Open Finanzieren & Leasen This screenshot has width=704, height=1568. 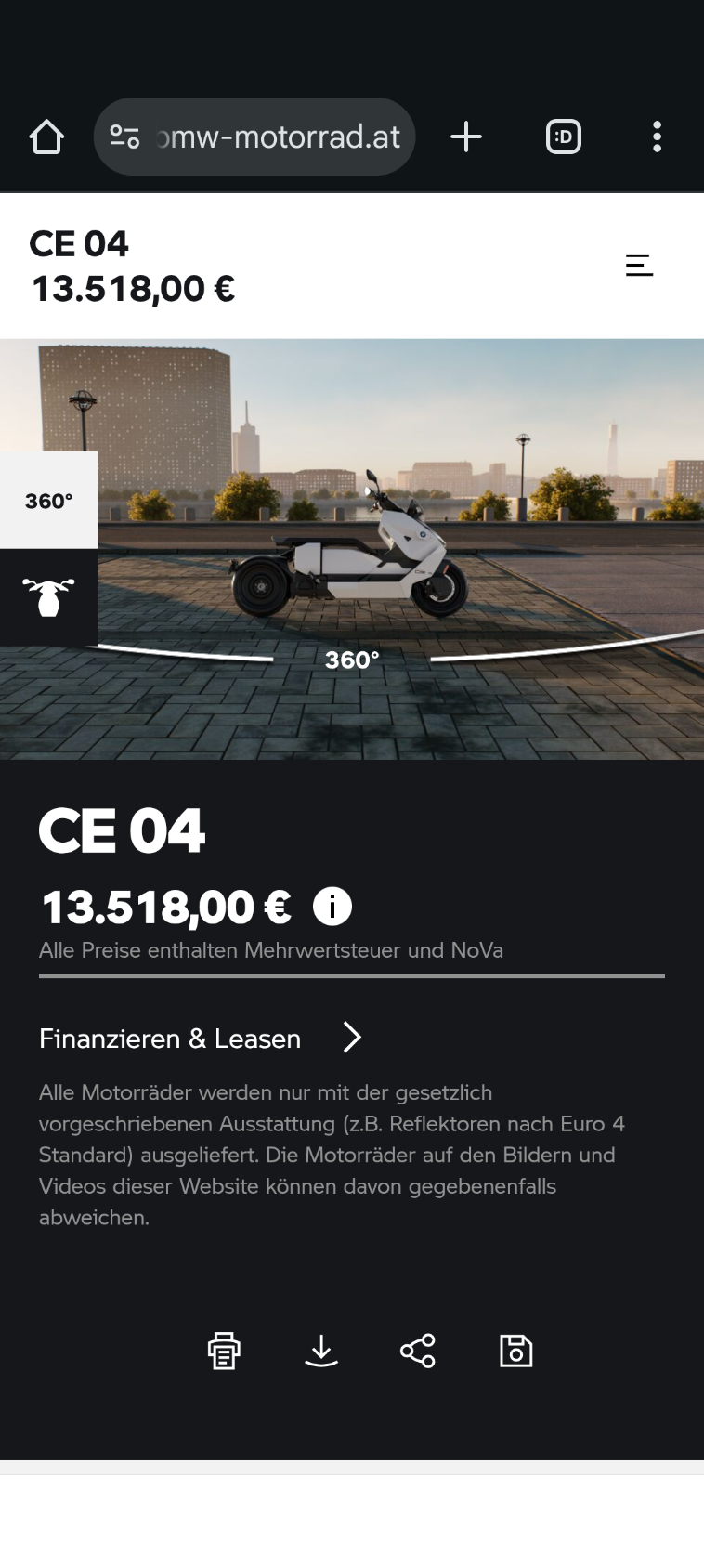[200, 1038]
